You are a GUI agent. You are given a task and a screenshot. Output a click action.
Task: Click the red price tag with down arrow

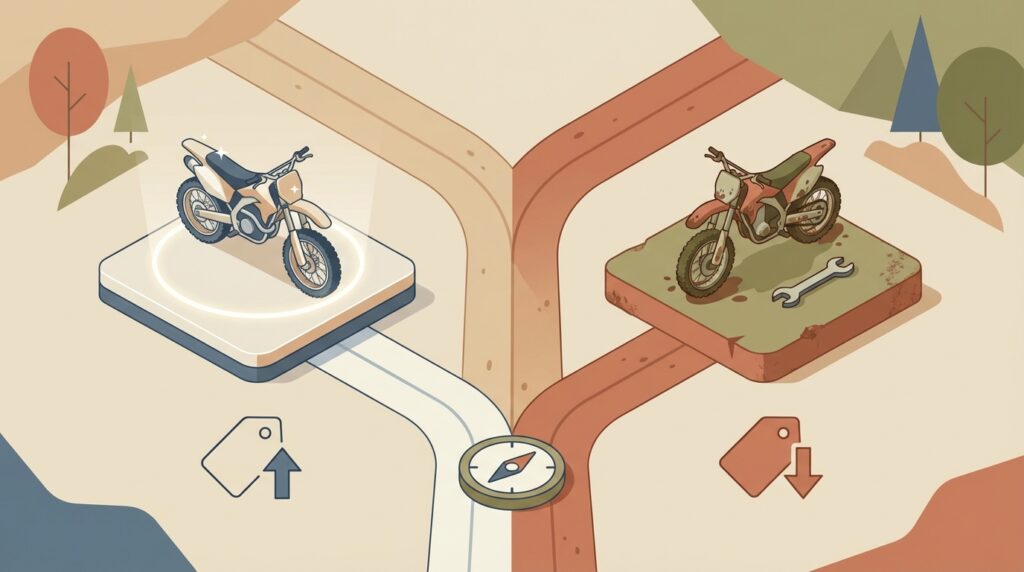click(771, 458)
